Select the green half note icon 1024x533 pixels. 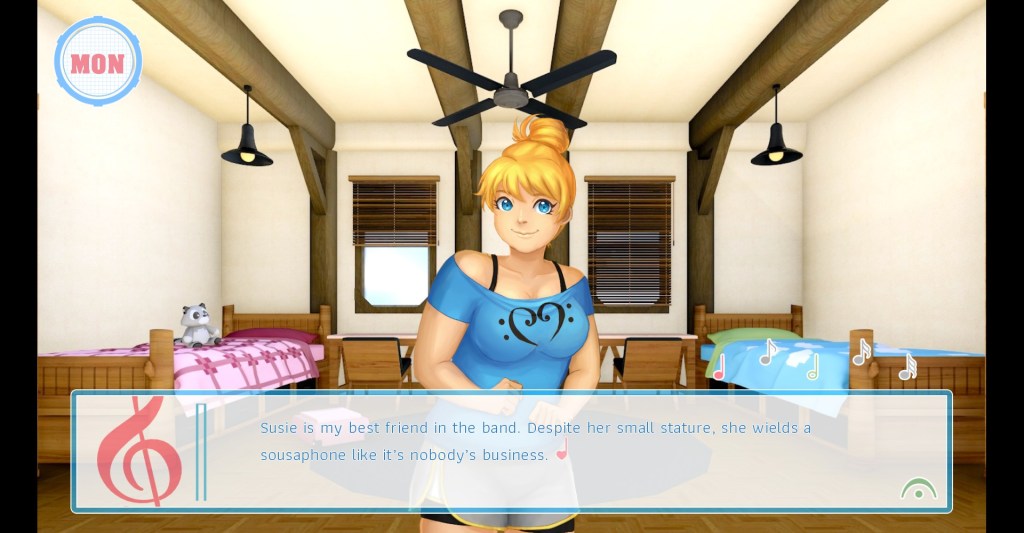point(812,367)
